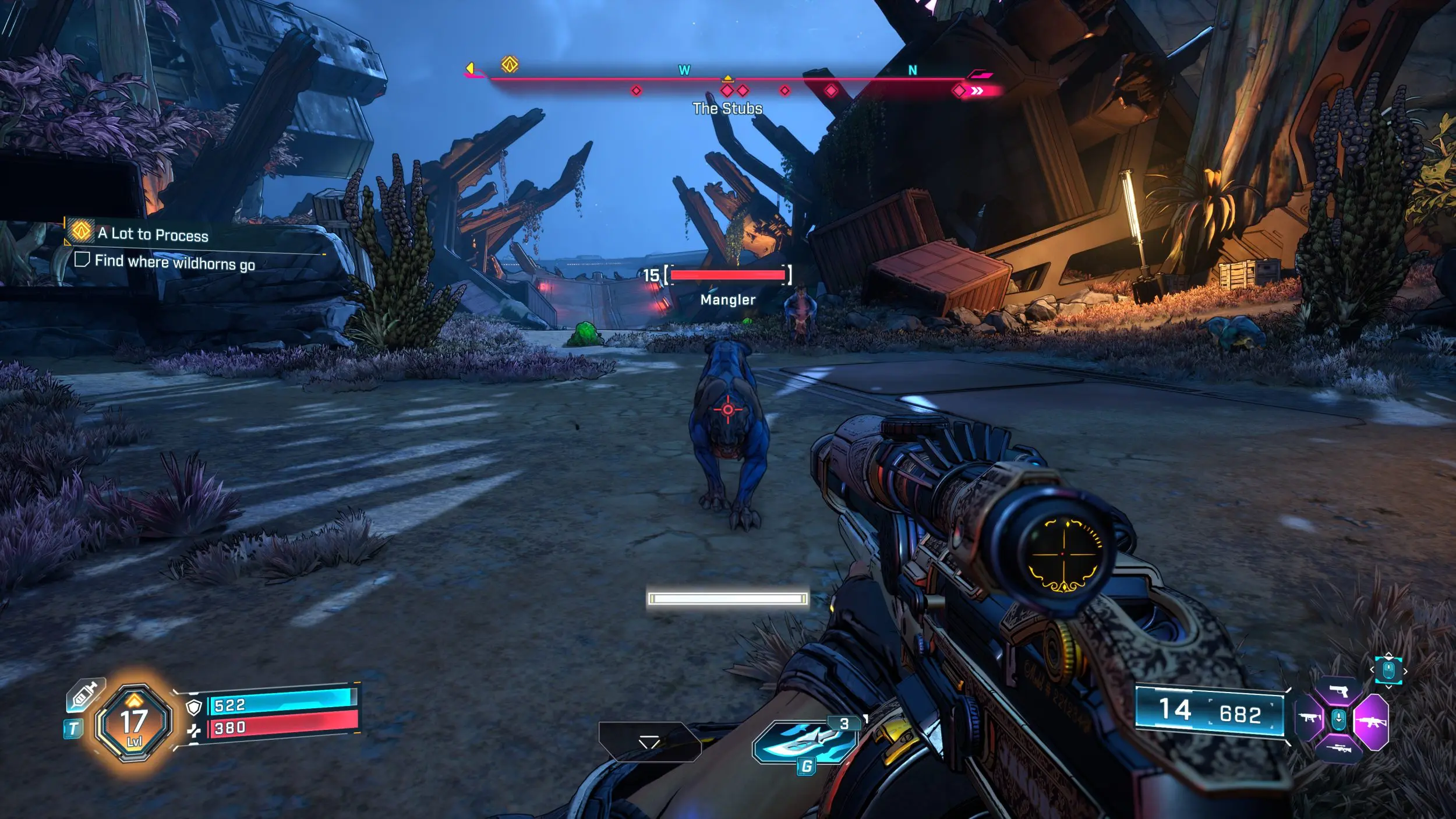Click the yellow quest marker on the compass
The image size is (1456, 819).
tap(510, 64)
